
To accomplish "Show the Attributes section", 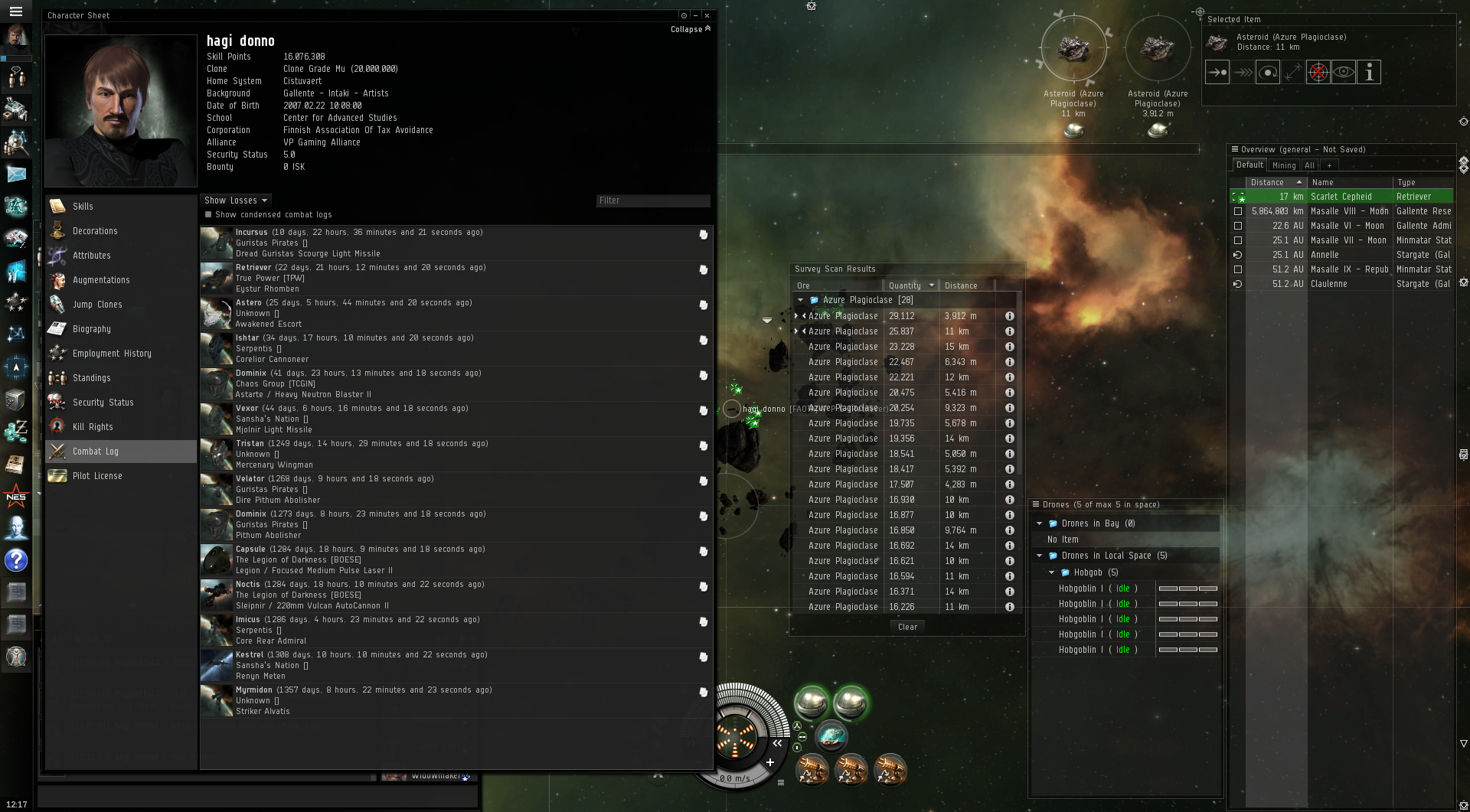I will tap(91, 256).
